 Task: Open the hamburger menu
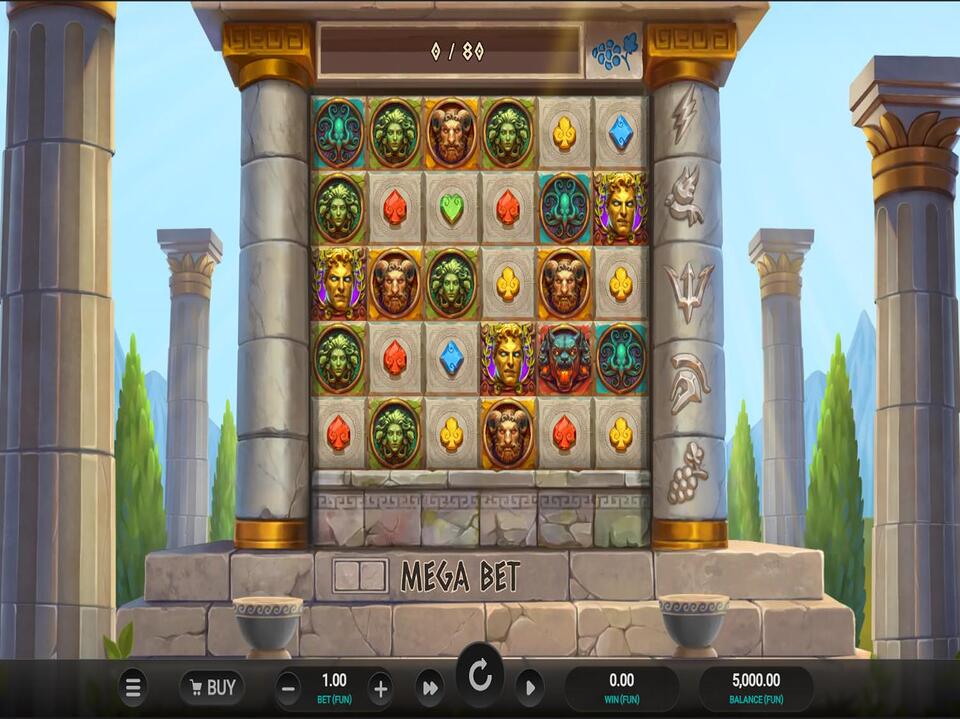(x=132, y=687)
